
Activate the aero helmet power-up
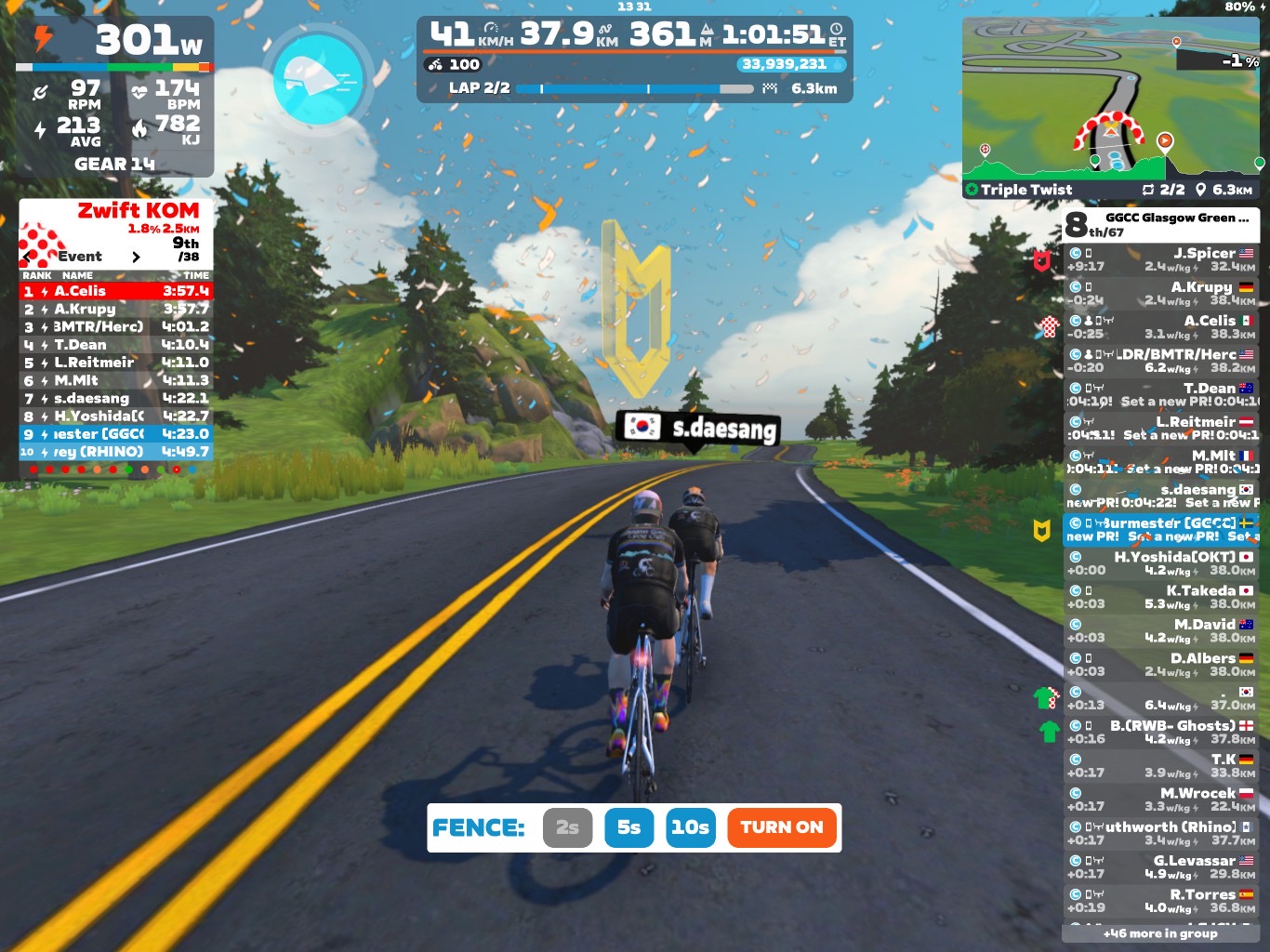[318, 79]
